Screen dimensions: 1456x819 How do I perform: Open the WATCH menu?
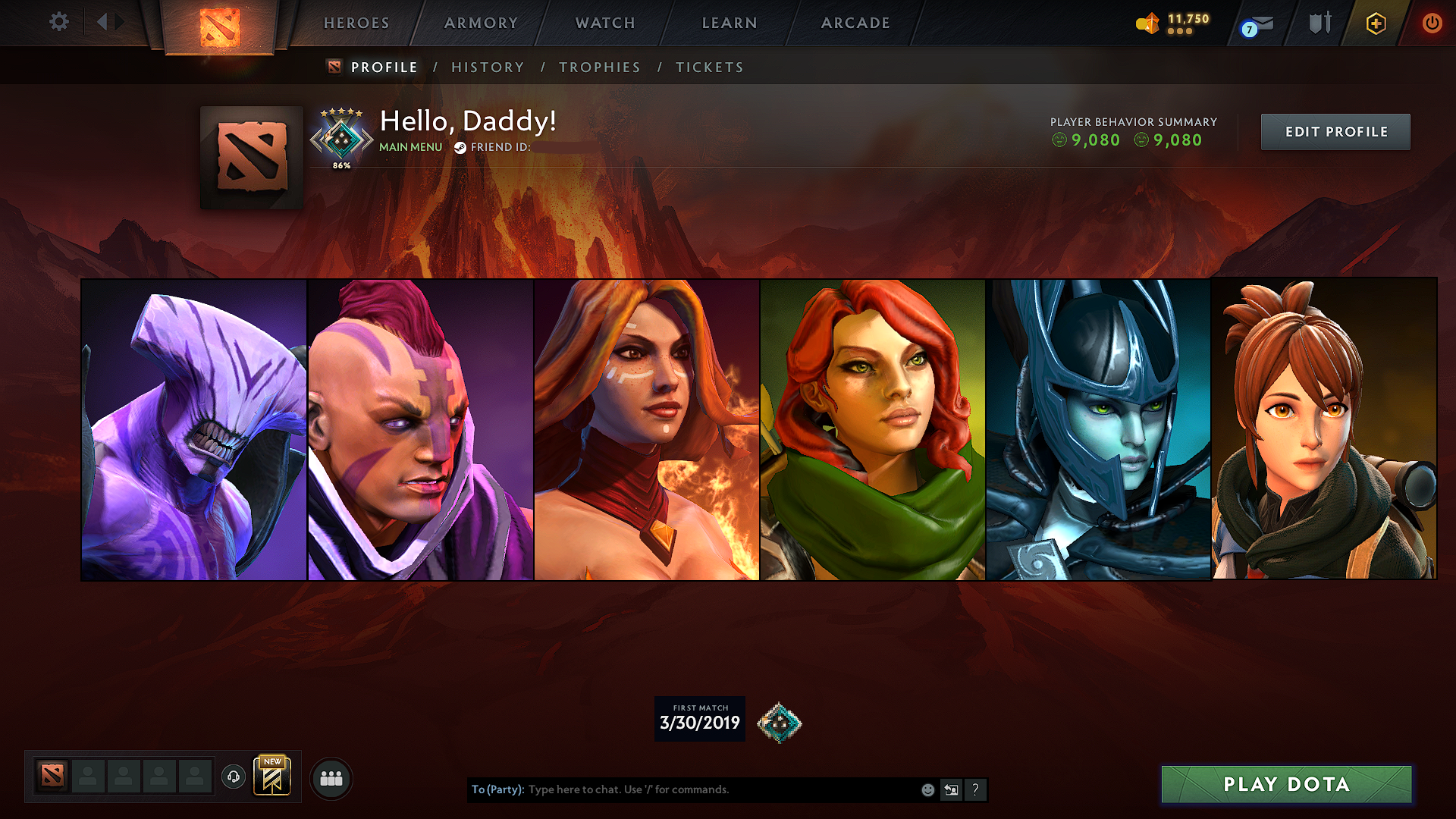pos(604,23)
